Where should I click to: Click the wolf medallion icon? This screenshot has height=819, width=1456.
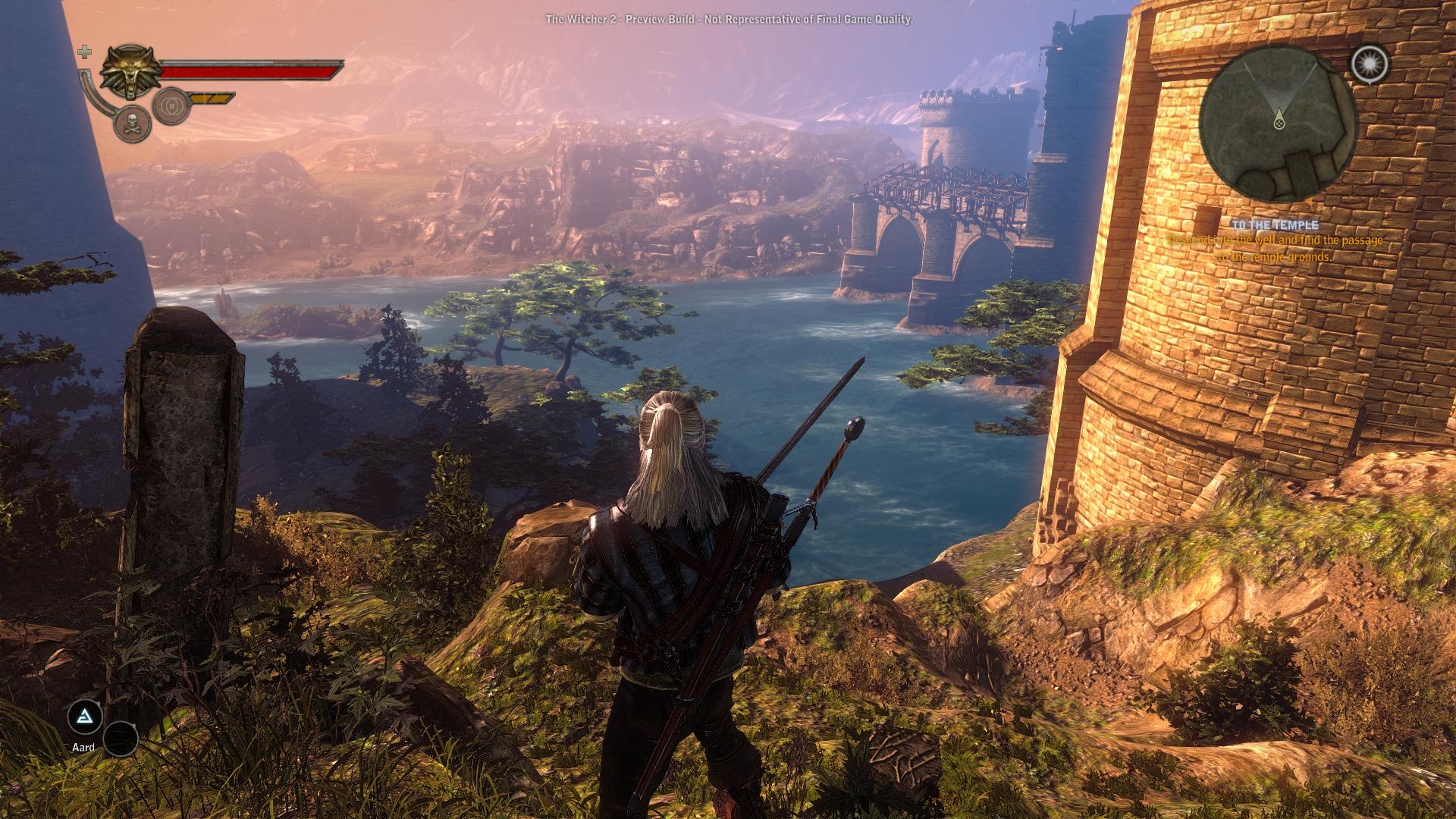coord(130,71)
